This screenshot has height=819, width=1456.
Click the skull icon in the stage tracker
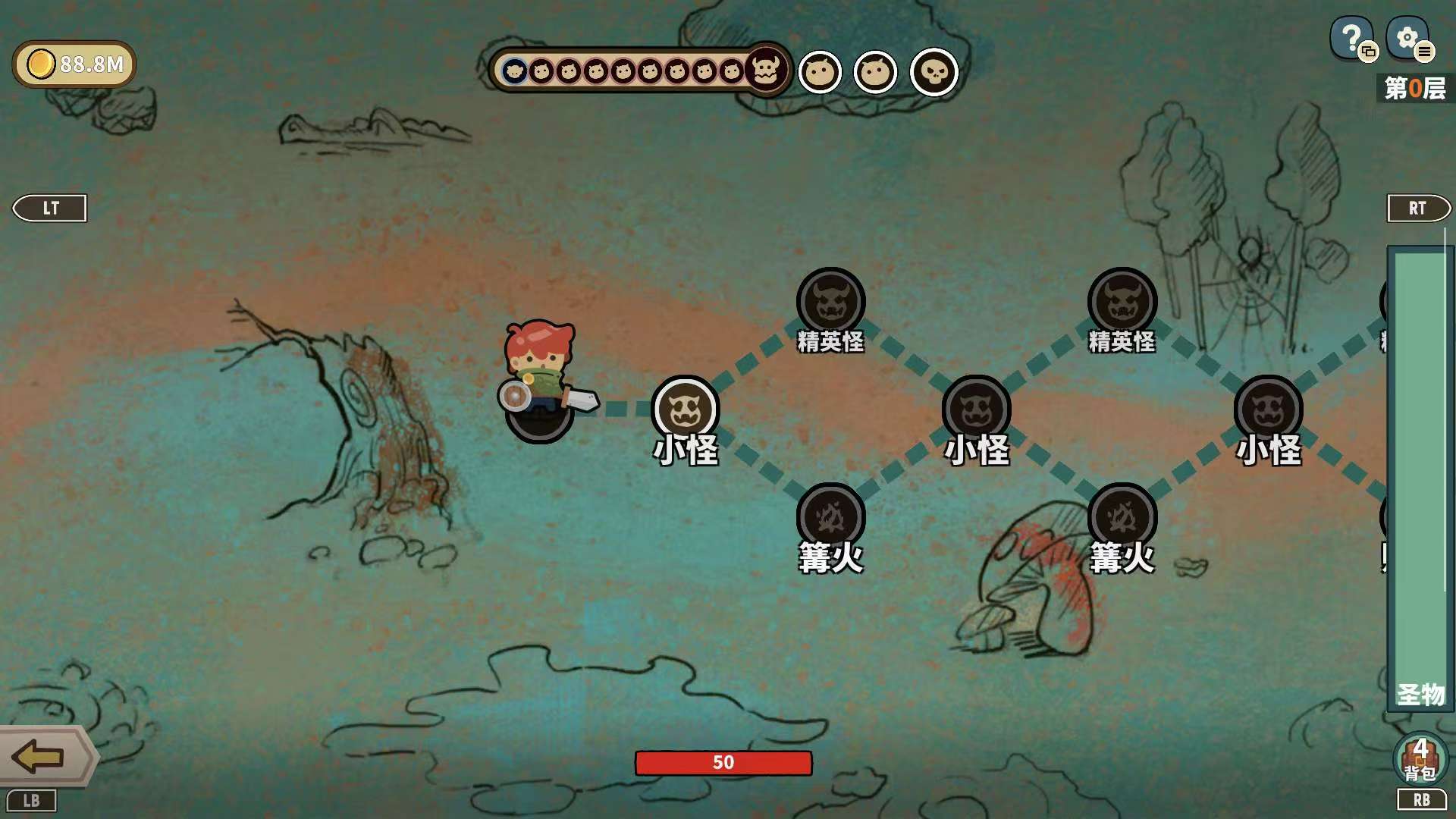pos(934,73)
